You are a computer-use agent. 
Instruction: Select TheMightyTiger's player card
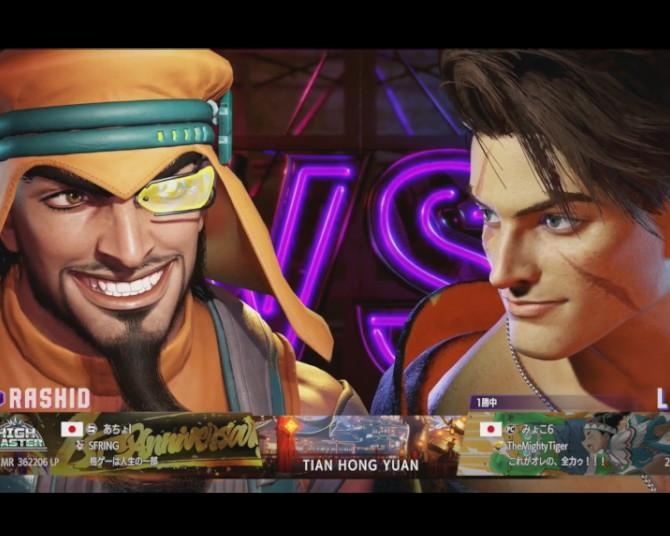pos(568,443)
